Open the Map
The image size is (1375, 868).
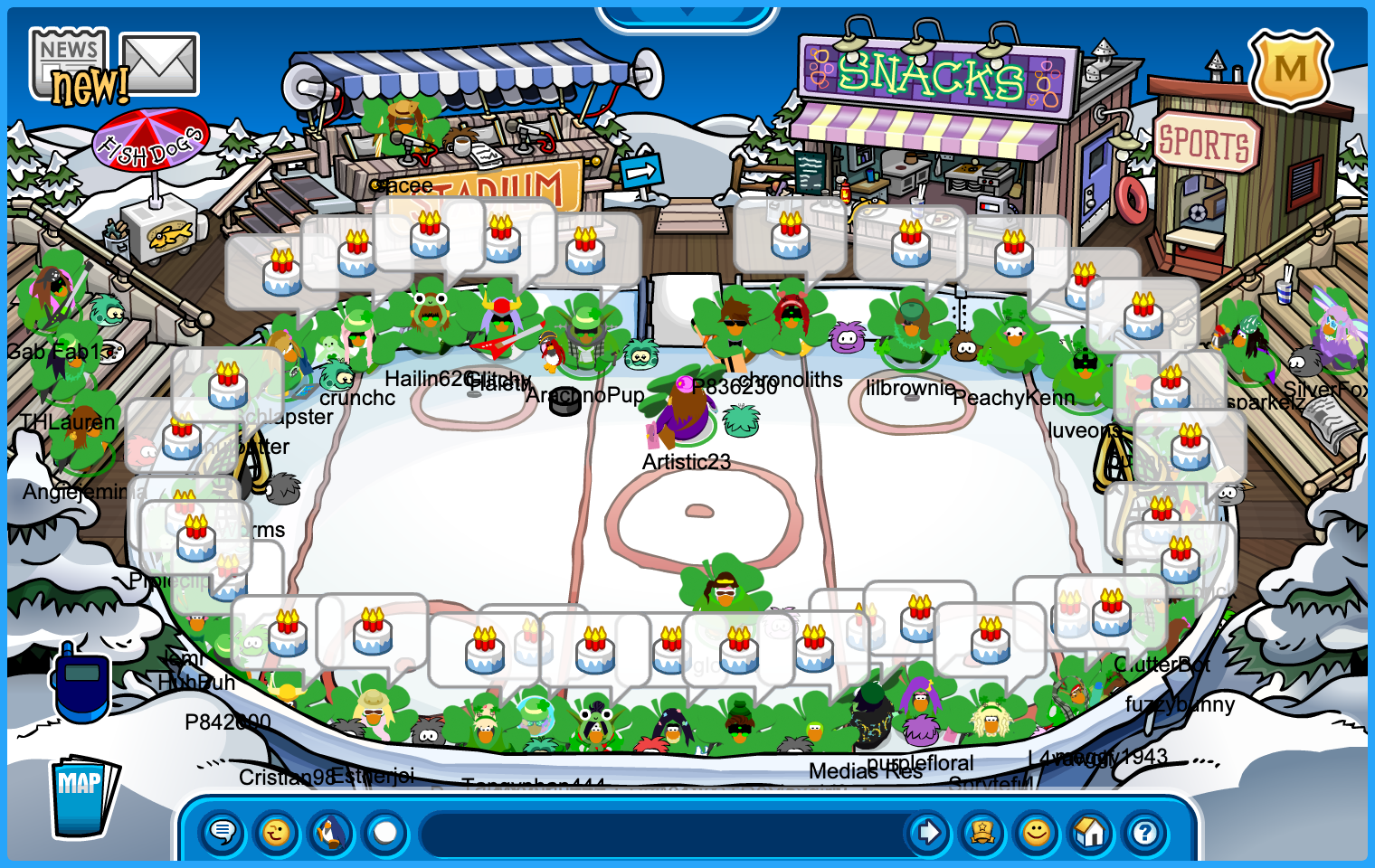83,796
